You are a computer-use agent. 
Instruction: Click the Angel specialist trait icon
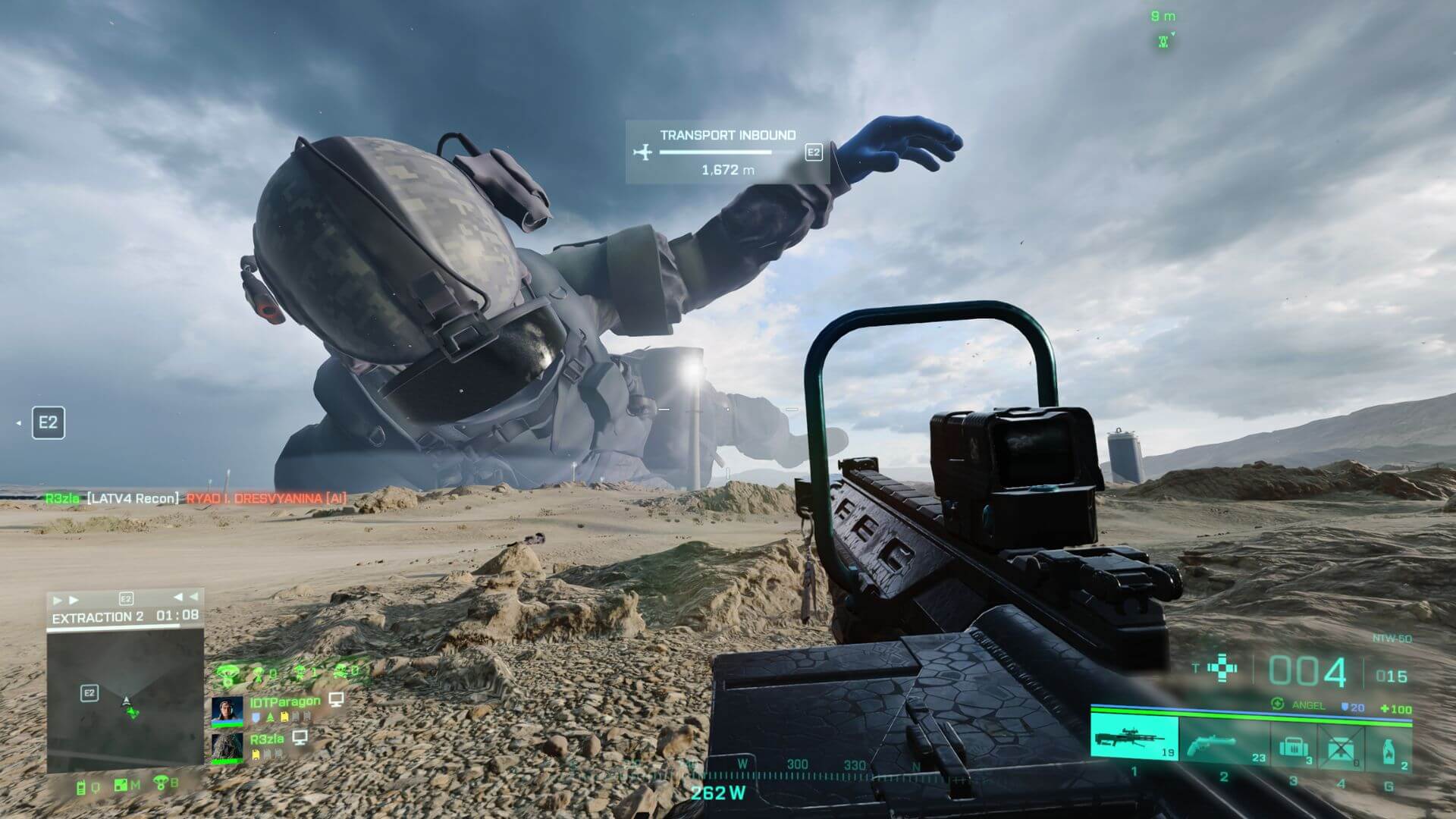point(1278,704)
